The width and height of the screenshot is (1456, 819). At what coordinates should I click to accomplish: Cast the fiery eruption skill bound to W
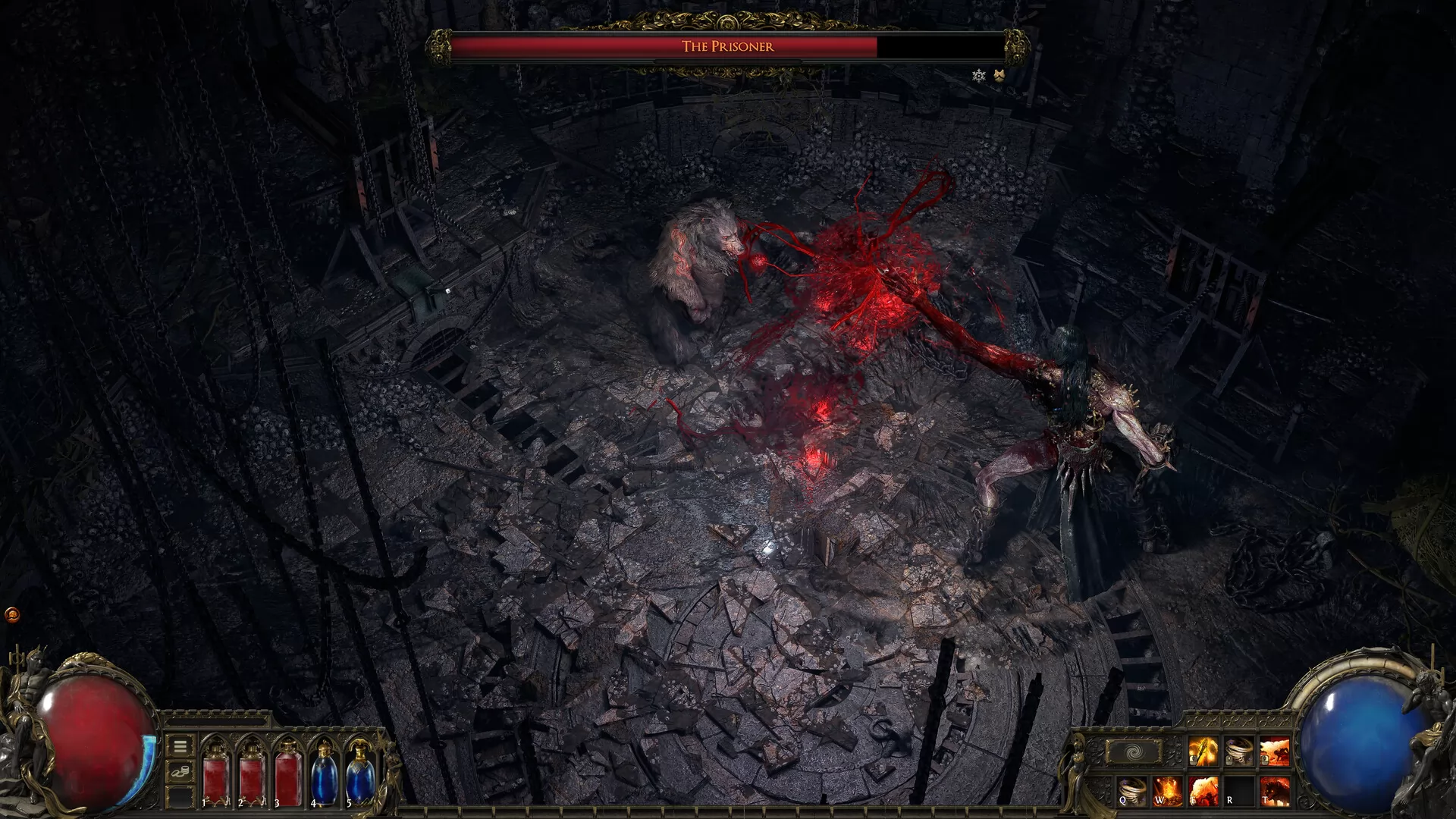point(1167,791)
